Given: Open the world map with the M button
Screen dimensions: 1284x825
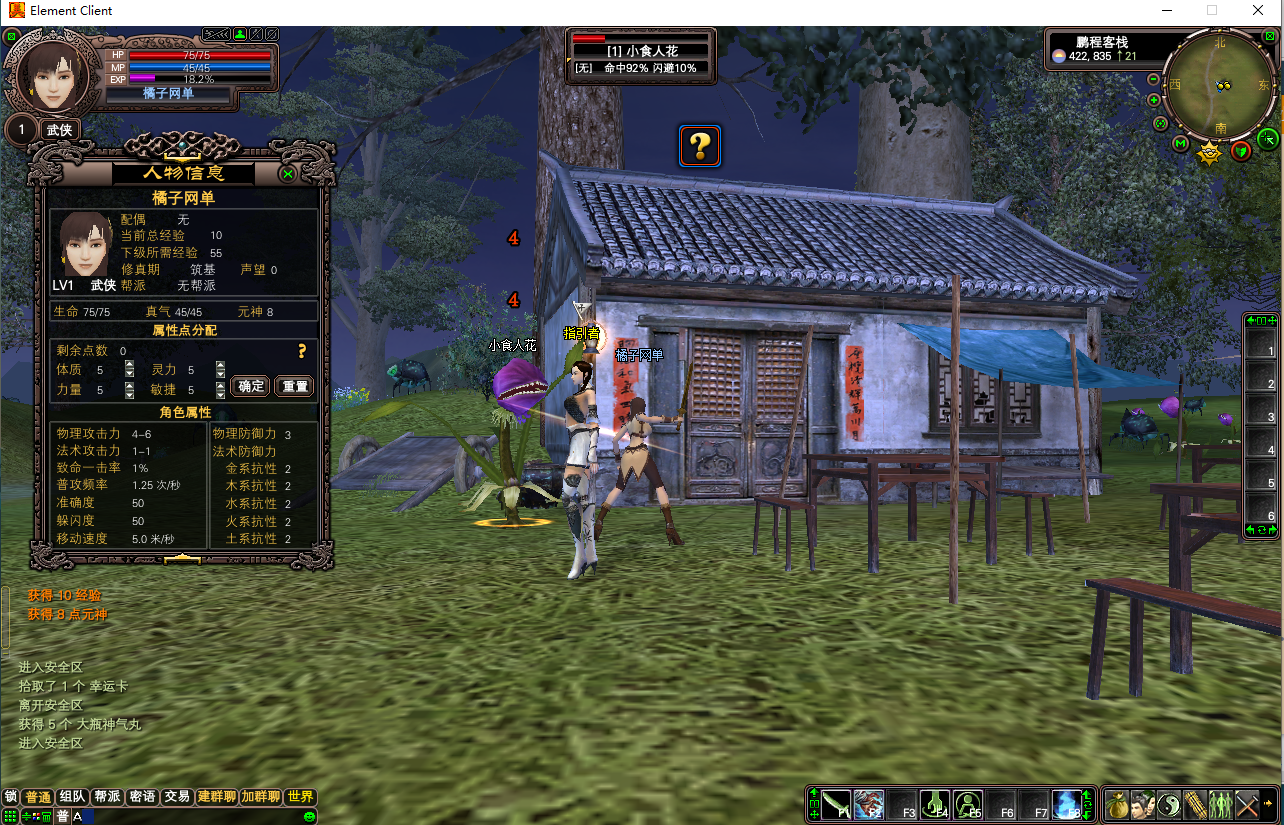Looking at the screenshot, I should pyautogui.click(x=1180, y=143).
